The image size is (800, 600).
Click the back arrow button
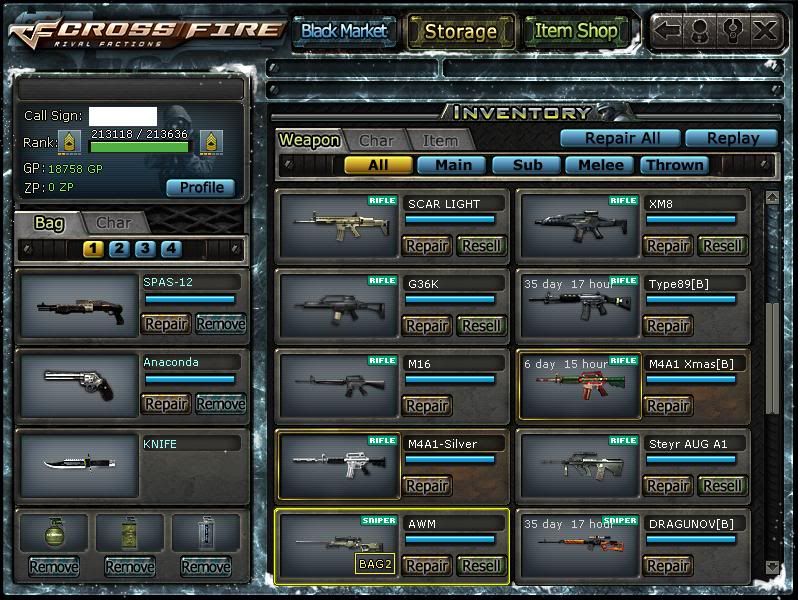[668, 30]
